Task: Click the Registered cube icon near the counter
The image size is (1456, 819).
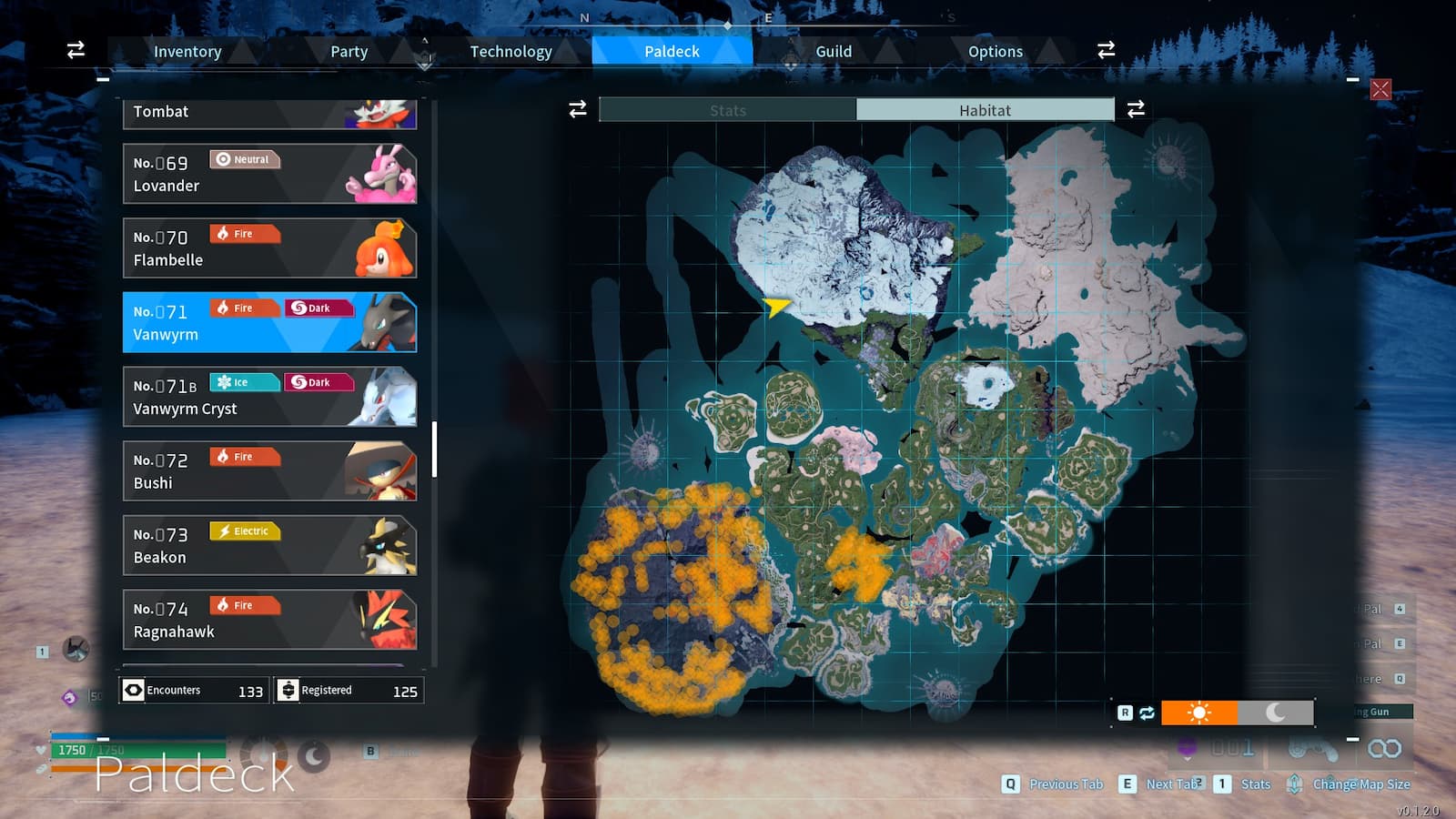Action: pos(287,690)
